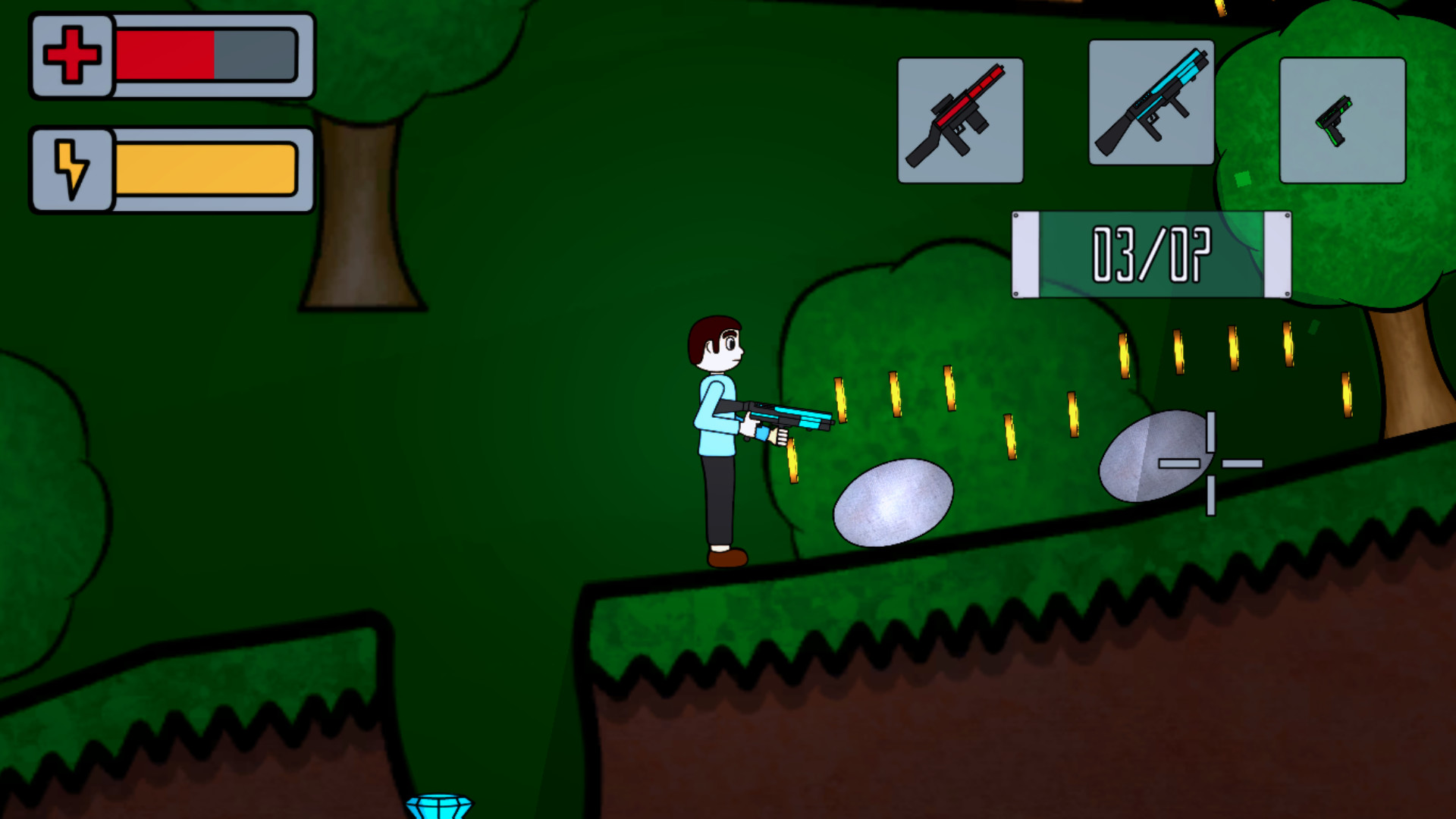
Task: Equip the pistol from the weapon slot
Action: click(x=1342, y=120)
